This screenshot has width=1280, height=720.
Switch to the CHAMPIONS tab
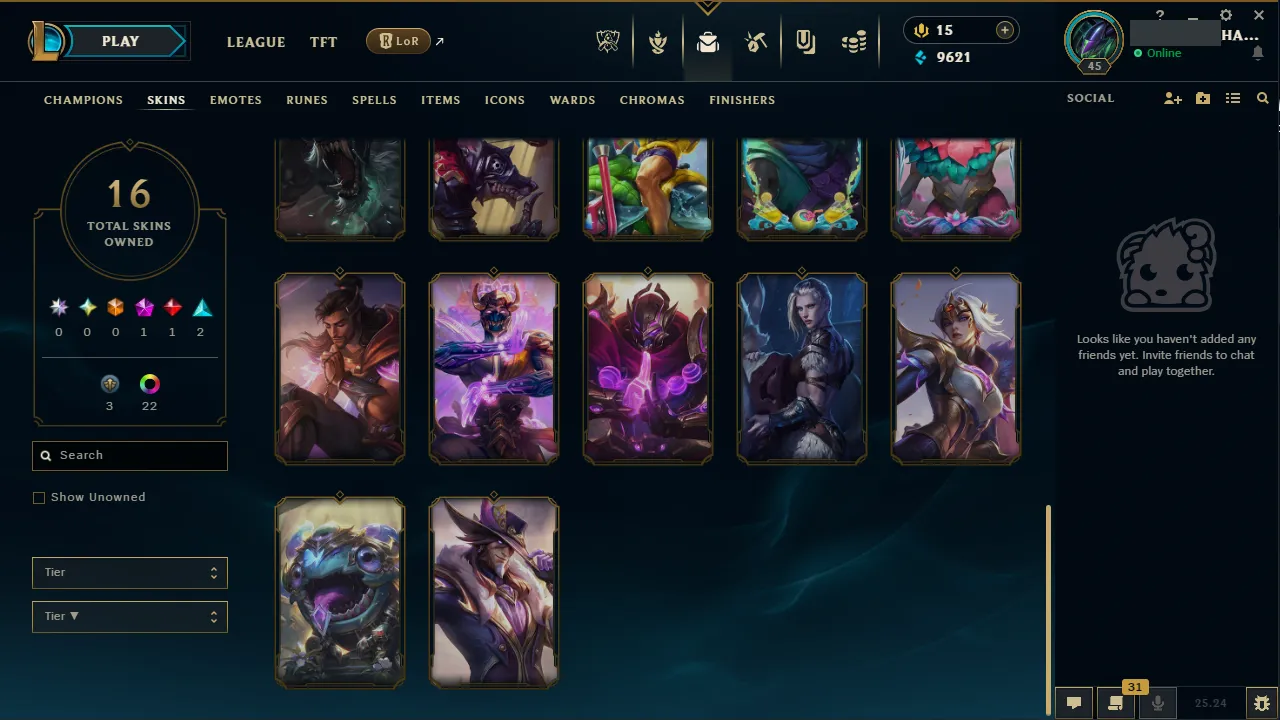83,100
